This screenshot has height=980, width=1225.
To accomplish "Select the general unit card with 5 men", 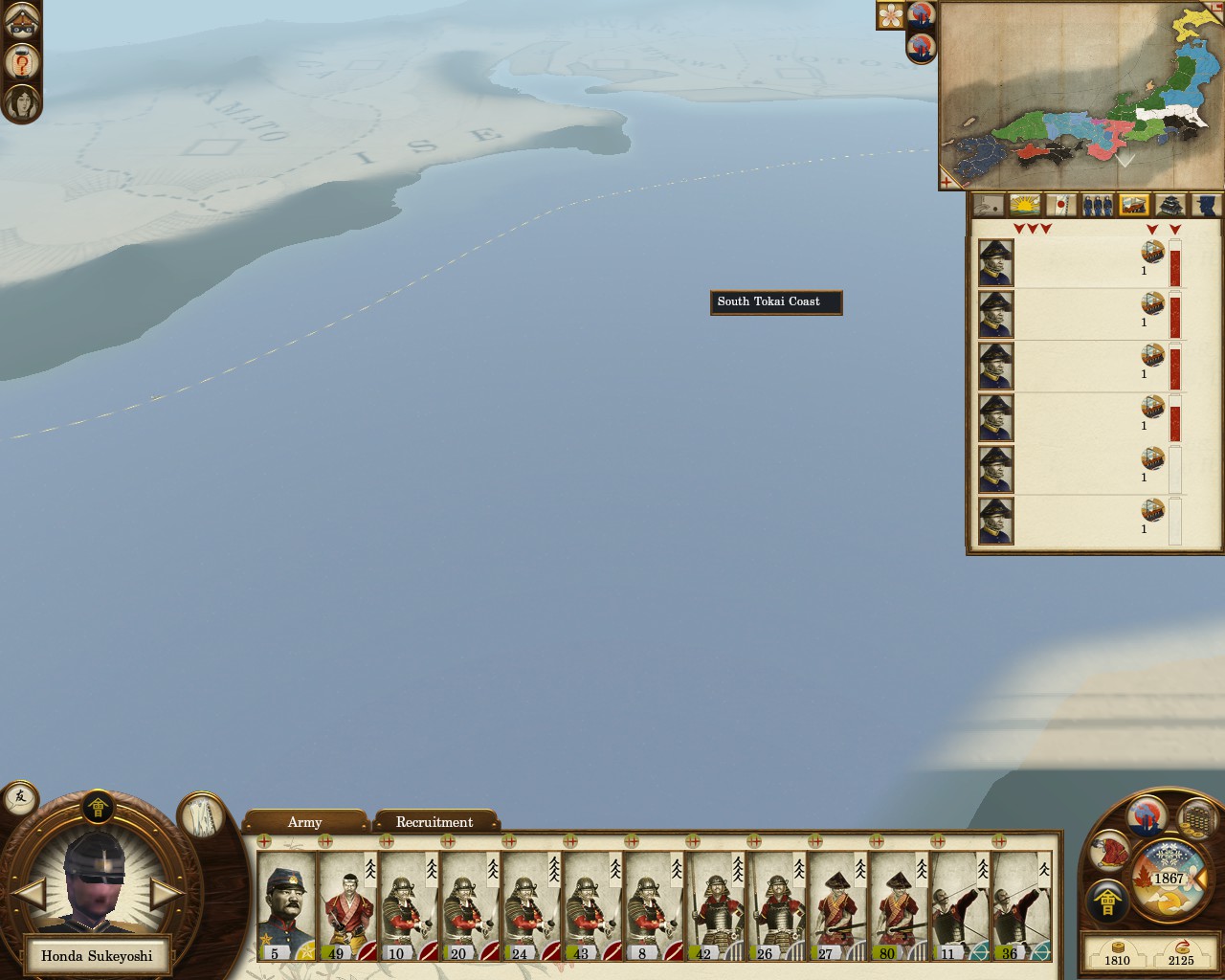I will pyautogui.click(x=285, y=905).
